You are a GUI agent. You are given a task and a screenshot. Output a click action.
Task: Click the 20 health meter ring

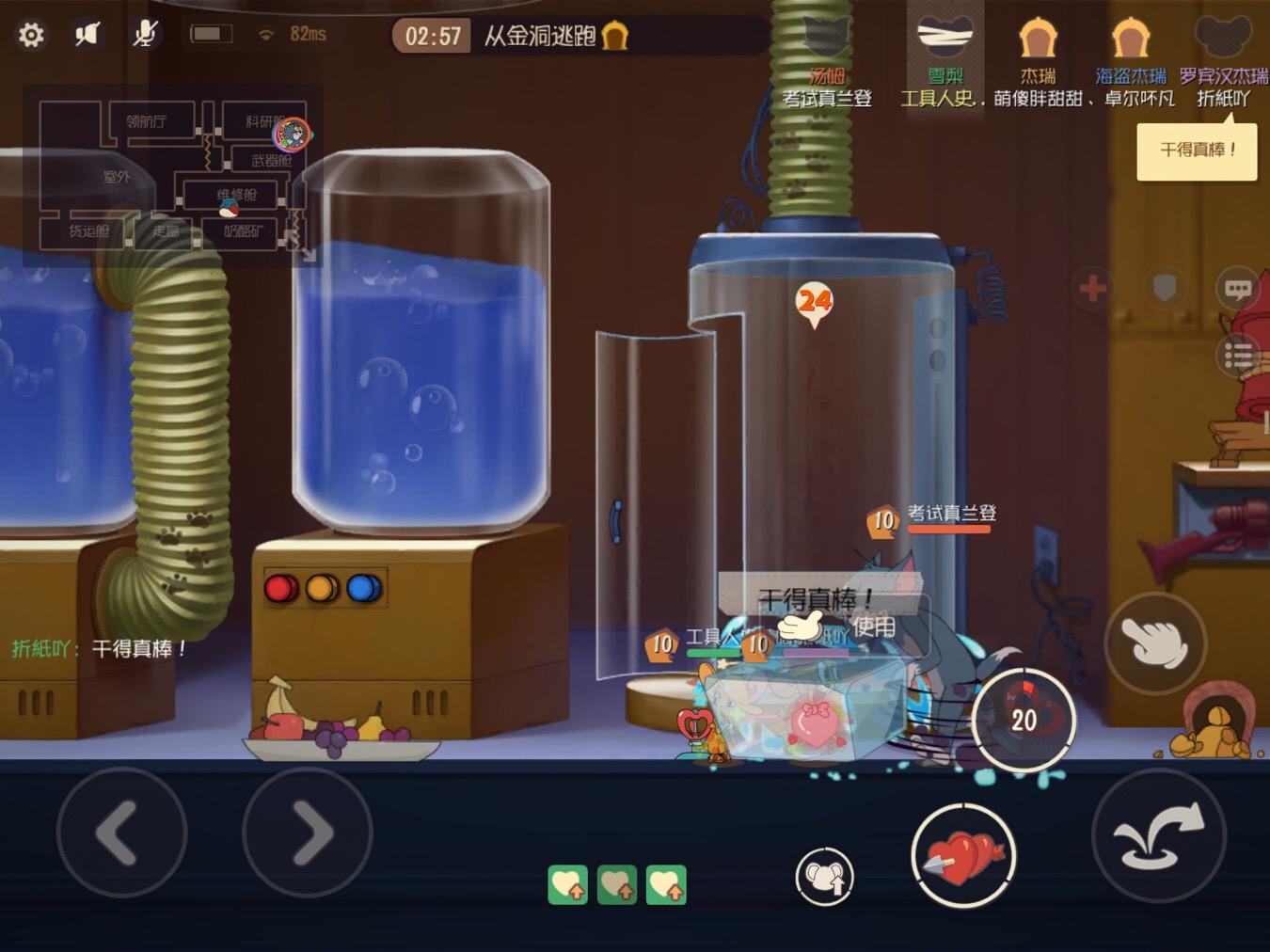(1024, 720)
